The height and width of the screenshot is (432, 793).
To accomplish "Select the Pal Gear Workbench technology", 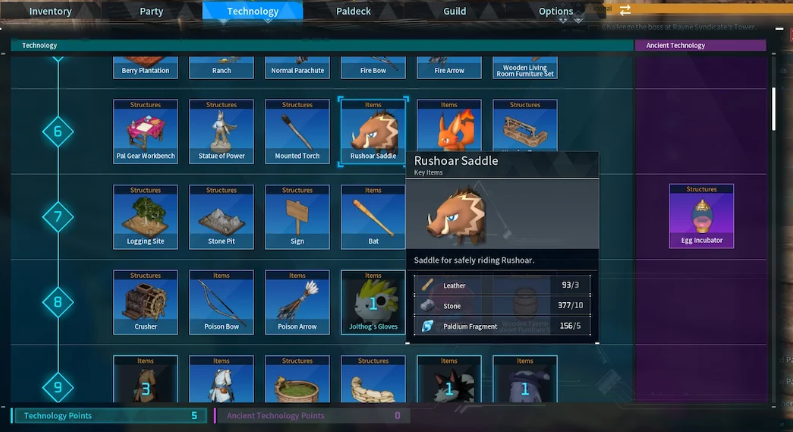I will coord(145,131).
